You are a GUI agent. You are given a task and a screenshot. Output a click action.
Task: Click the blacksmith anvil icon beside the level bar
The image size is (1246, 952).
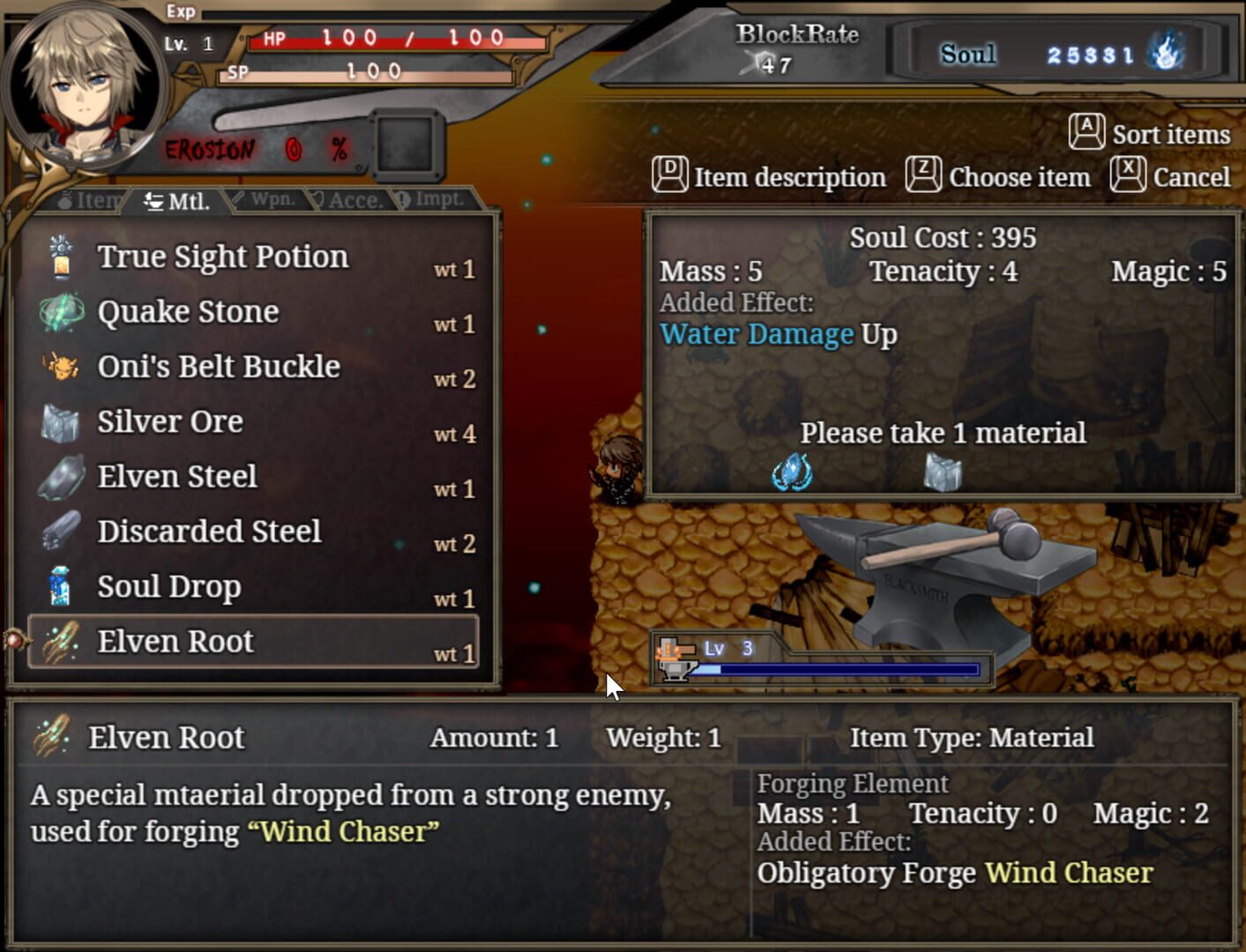point(674,659)
